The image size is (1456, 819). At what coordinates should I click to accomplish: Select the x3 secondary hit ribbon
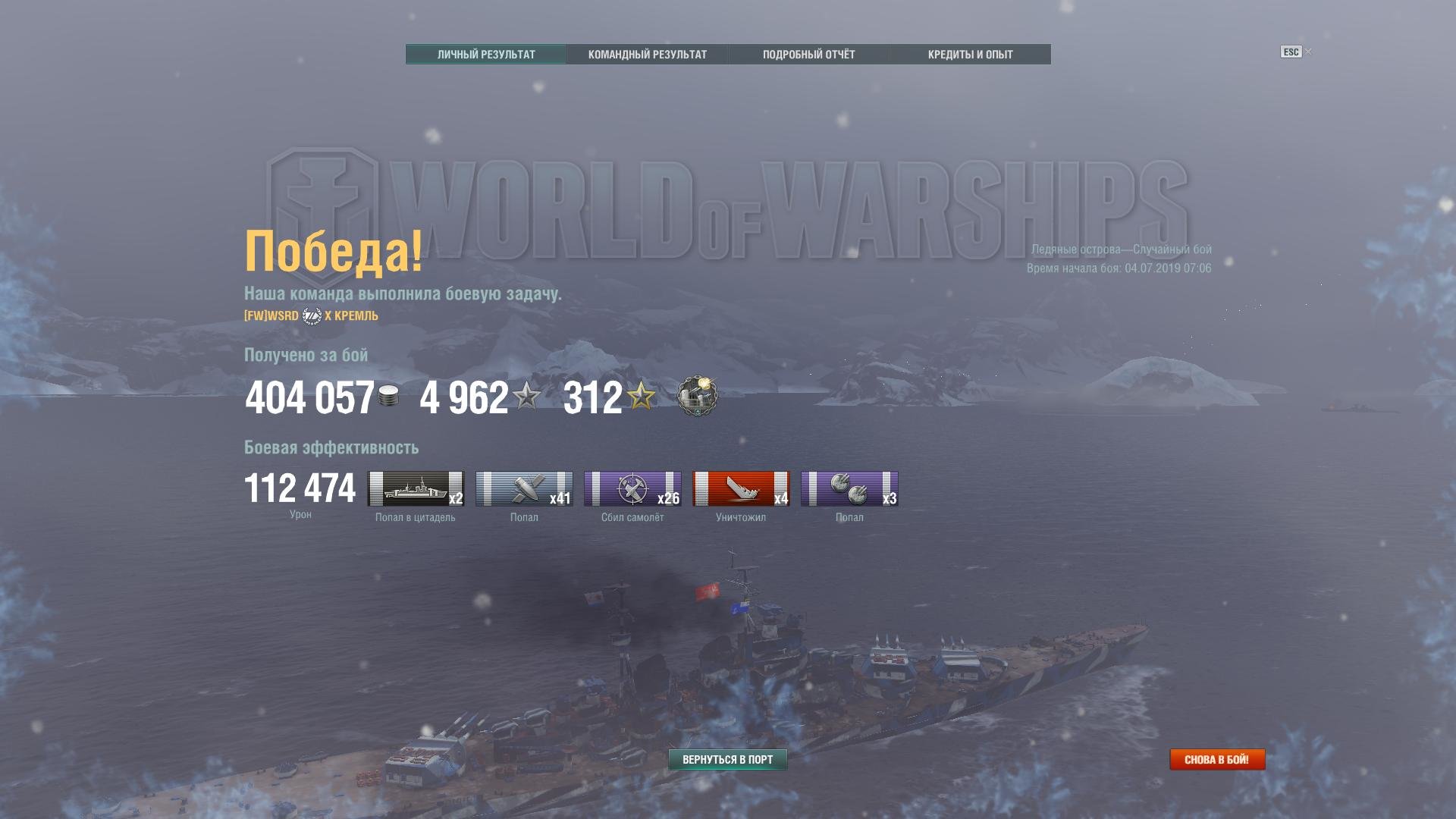click(849, 489)
